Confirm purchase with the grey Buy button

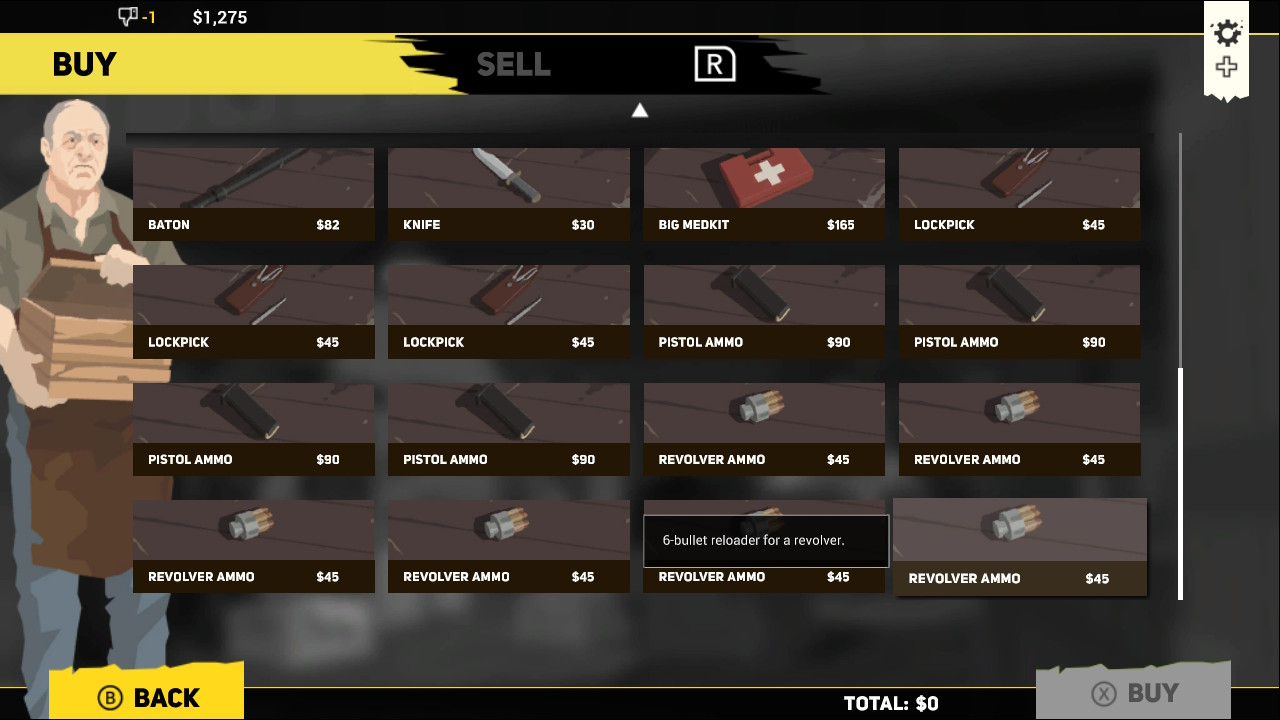(x=1132, y=693)
